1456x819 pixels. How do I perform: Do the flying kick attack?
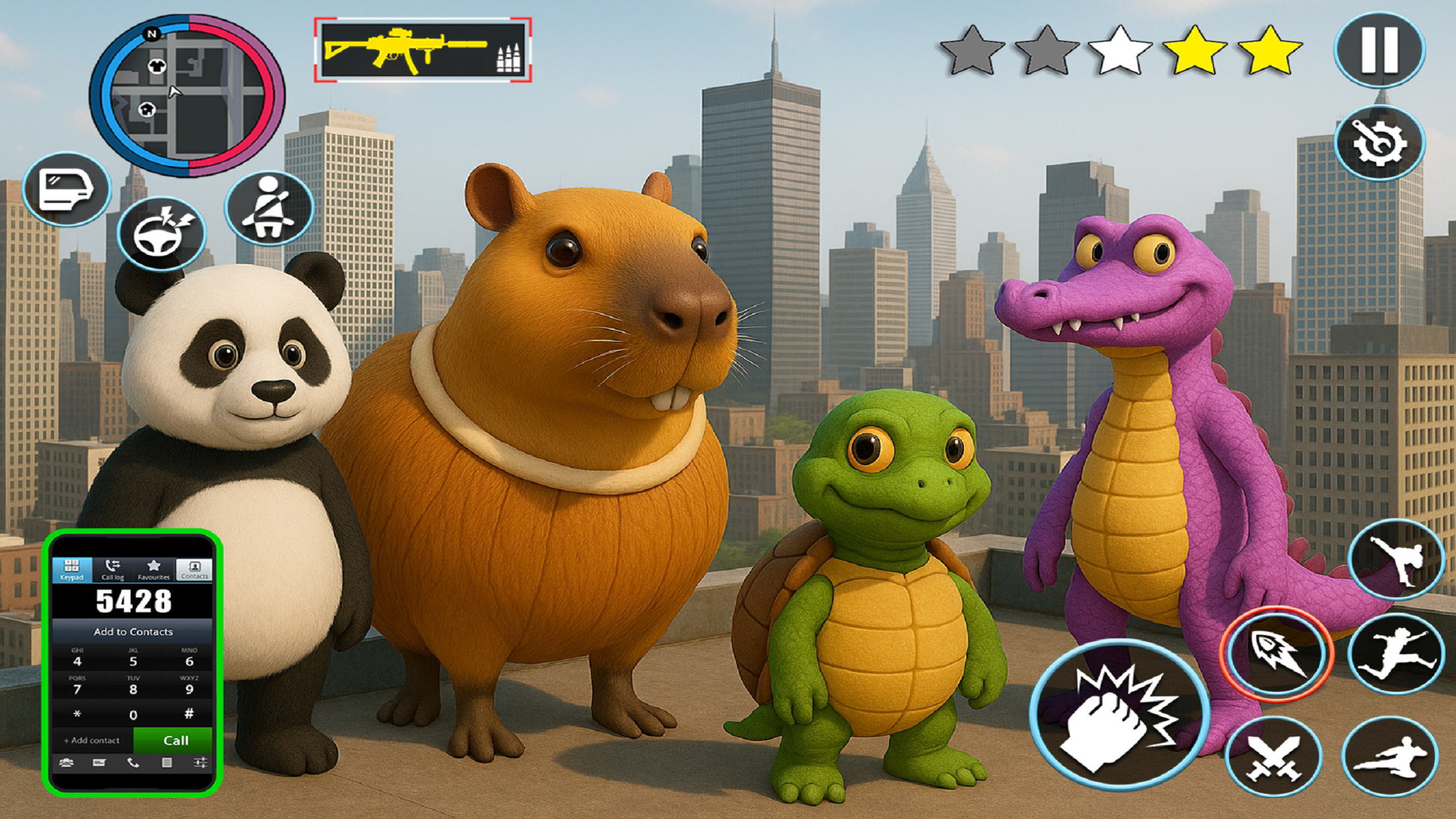pyautogui.click(x=1390, y=757)
